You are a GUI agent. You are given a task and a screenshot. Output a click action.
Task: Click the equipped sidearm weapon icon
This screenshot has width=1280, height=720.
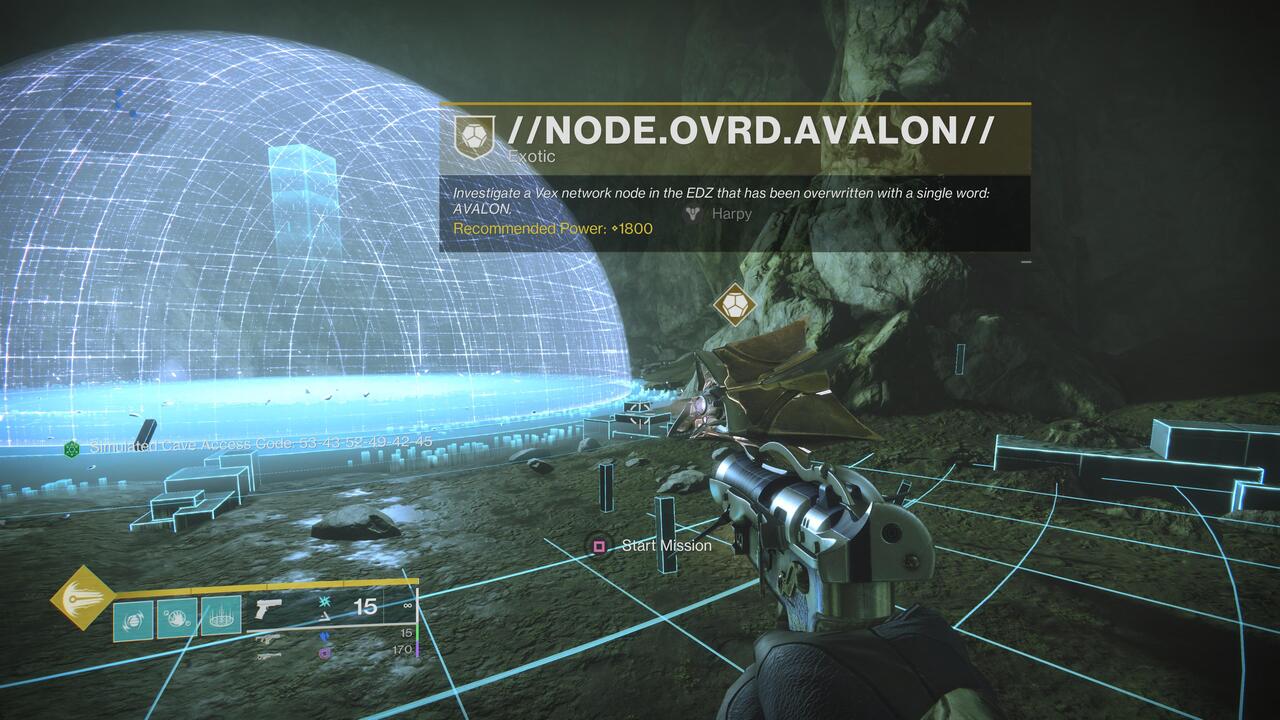(269, 609)
